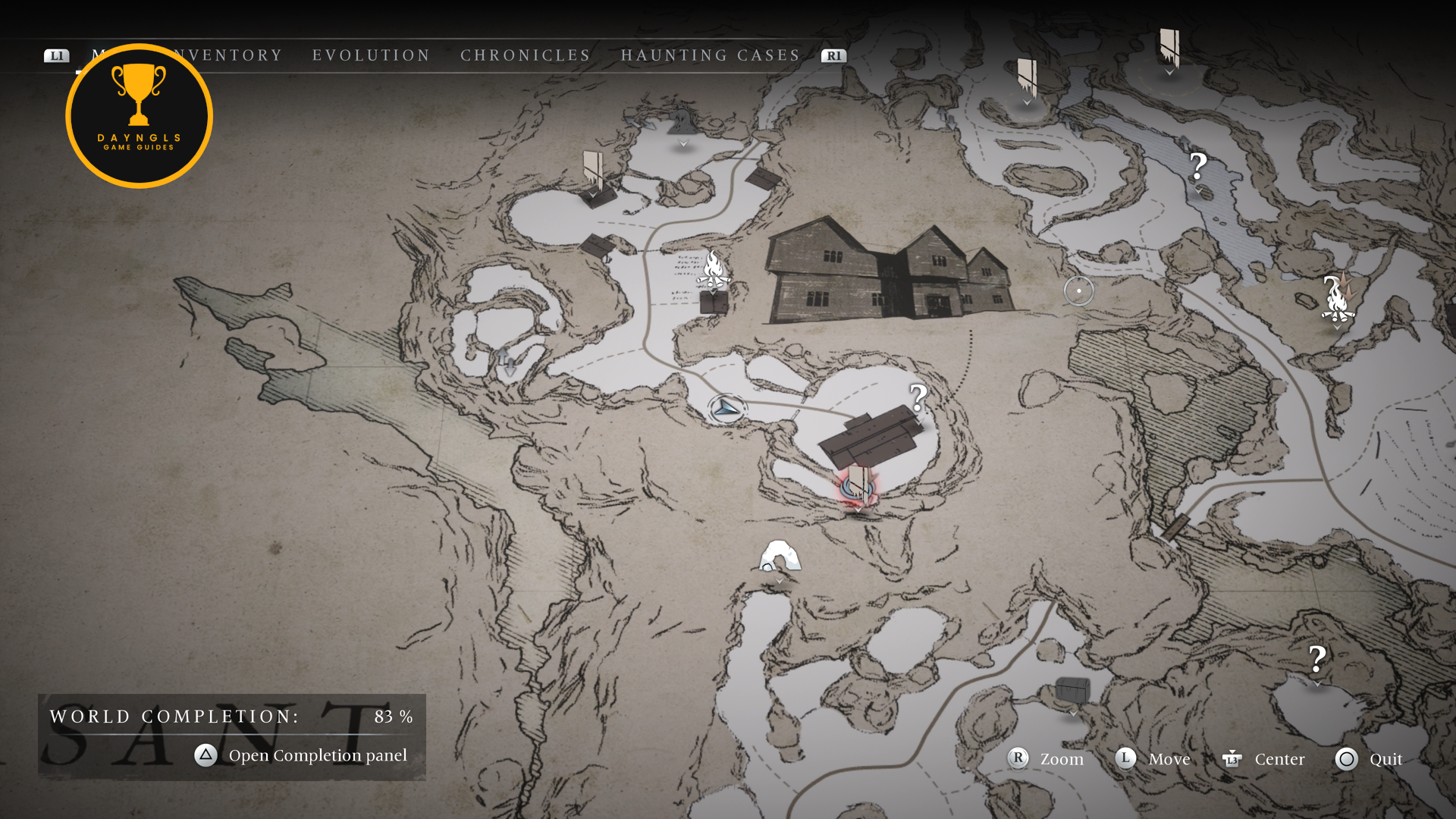Image resolution: width=1456 pixels, height=819 pixels.
Task: Choose the treasure chest map marker
Action: coord(1072,690)
